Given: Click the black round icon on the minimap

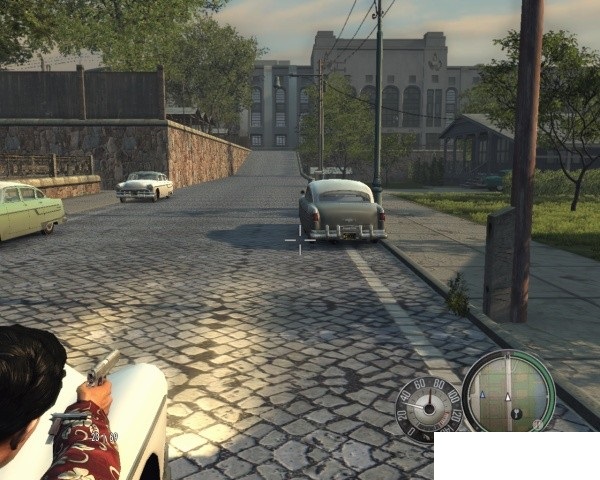Looking at the screenshot, I should click(x=516, y=413).
